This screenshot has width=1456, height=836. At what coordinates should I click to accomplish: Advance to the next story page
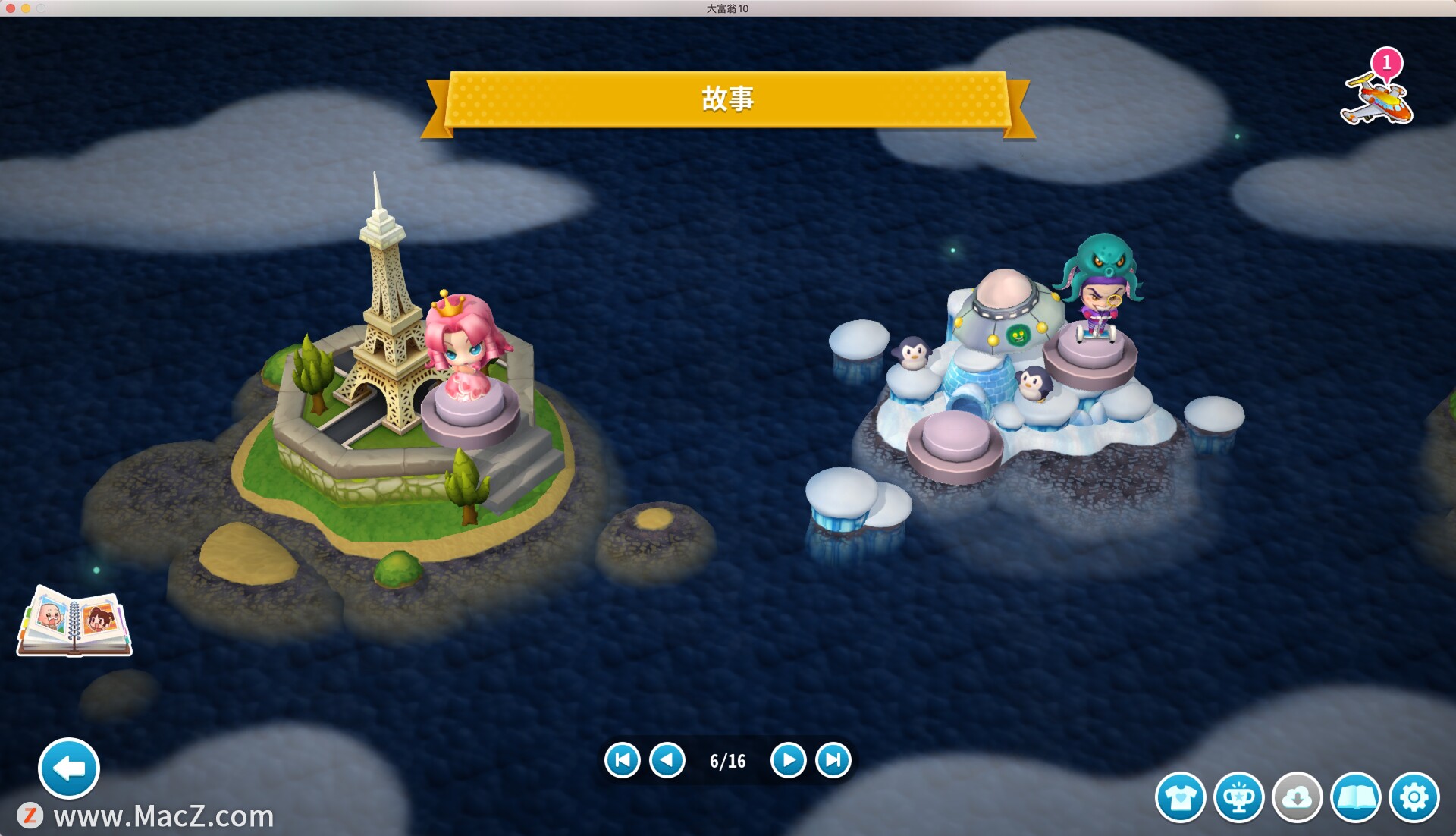click(x=788, y=760)
